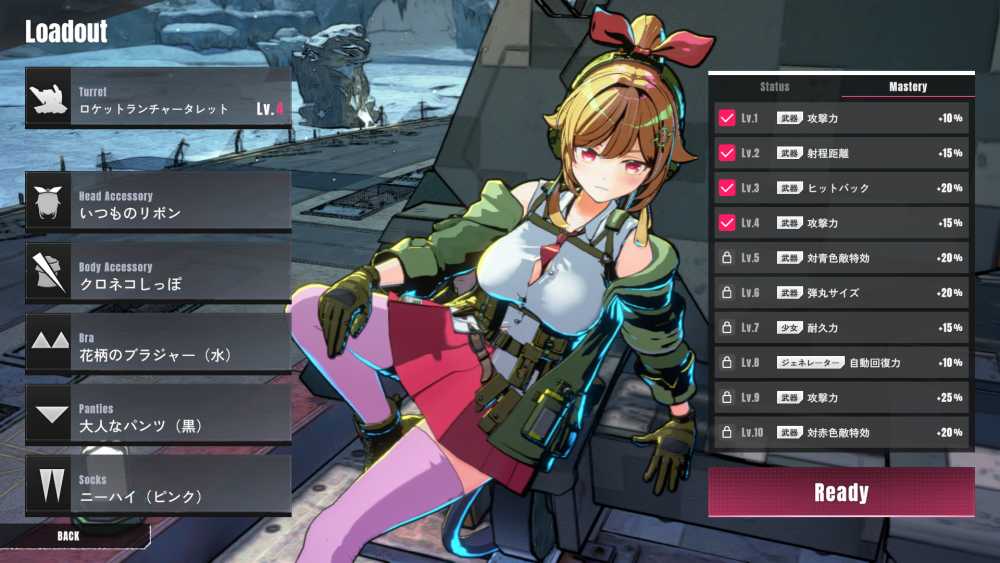Click the locked Lv.10 対赤色敵特効 row
The width and height of the screenshot is (1000, 563).
(x=841, y=433)
